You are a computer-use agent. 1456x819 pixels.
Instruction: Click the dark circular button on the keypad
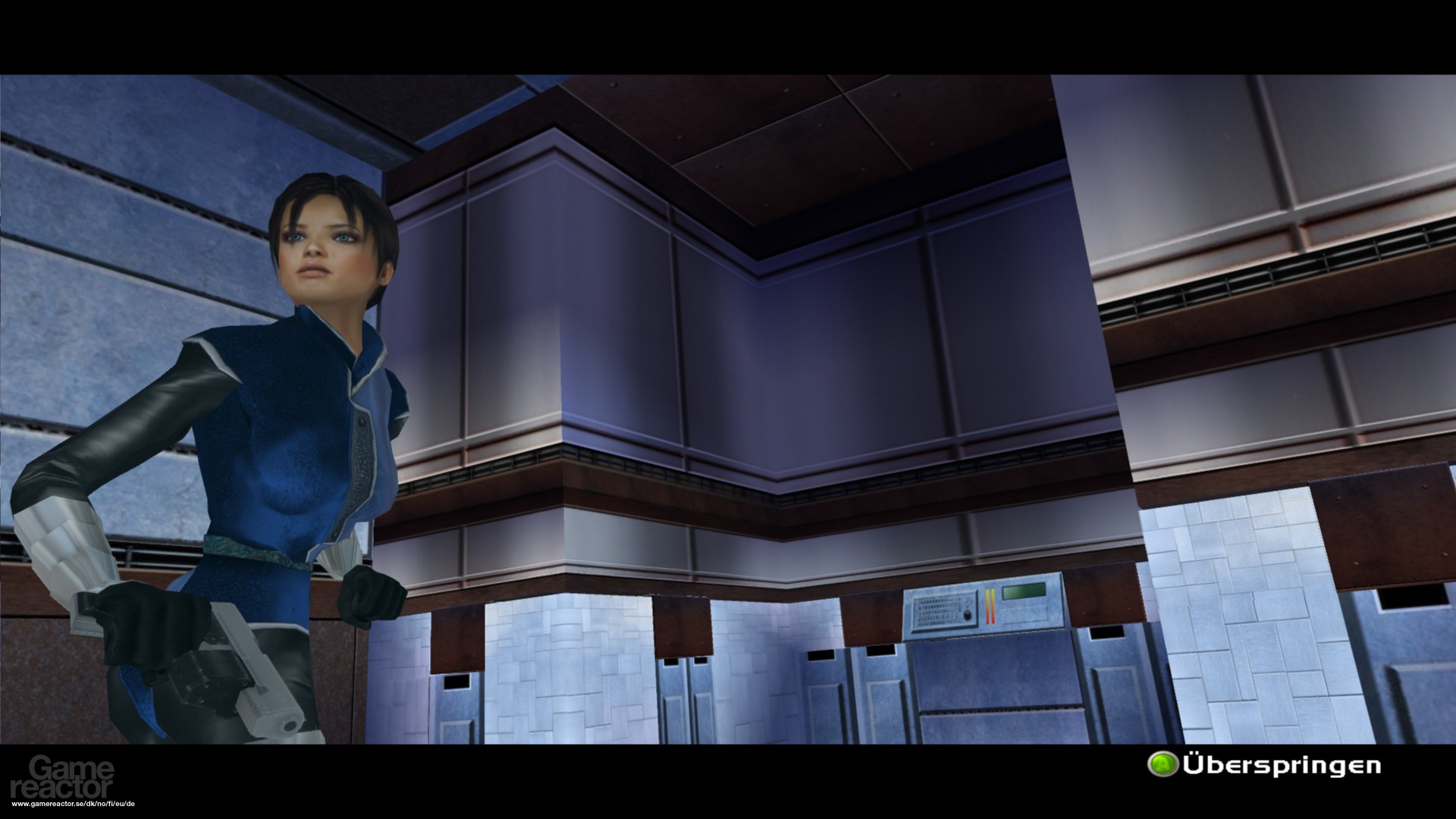tap(967, 615)
